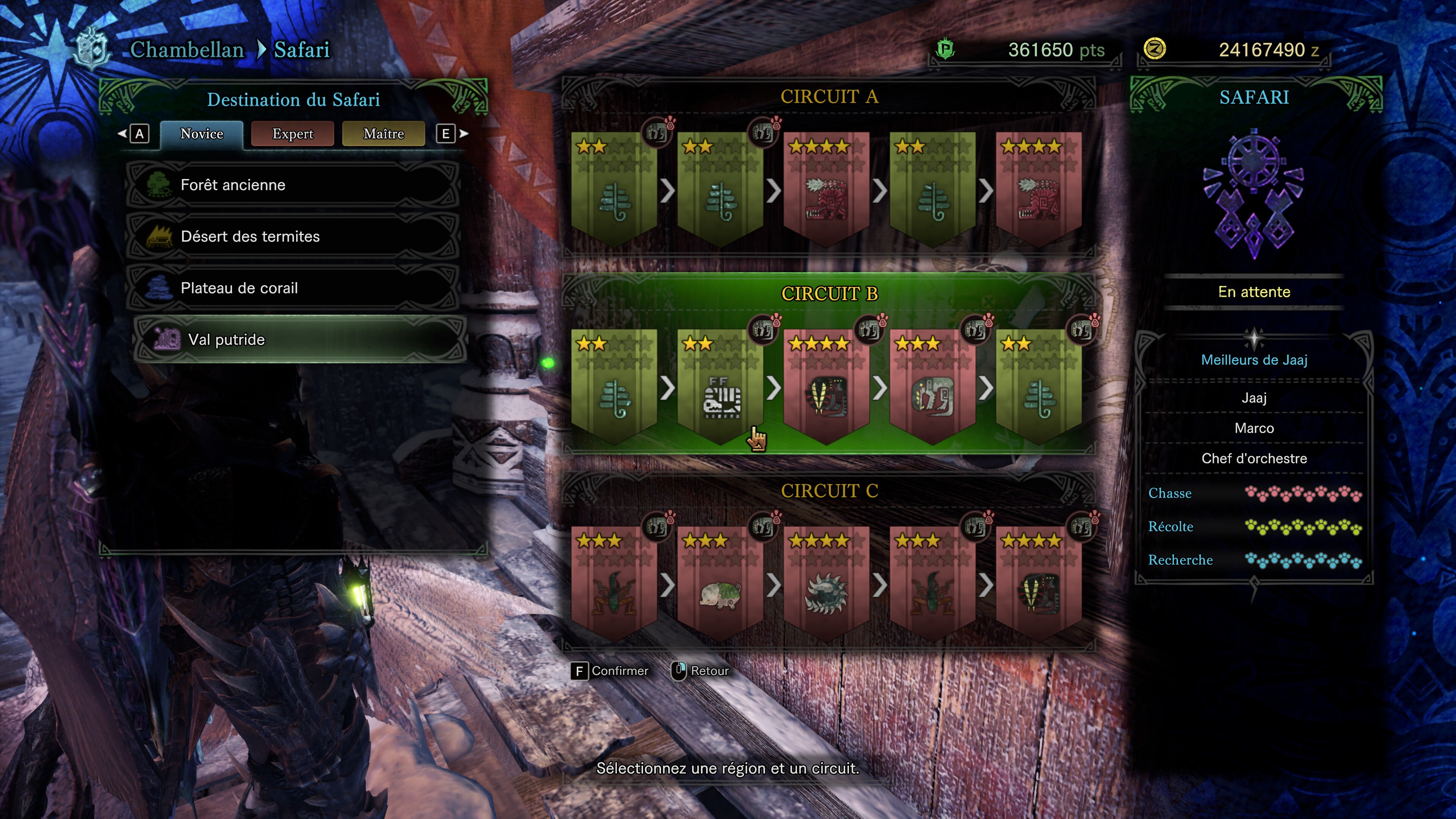This screenshot has height=819, width=1456.
Task: Open the Expert difficulty tab
Action: pyautogui.click(x=292, y=134)
